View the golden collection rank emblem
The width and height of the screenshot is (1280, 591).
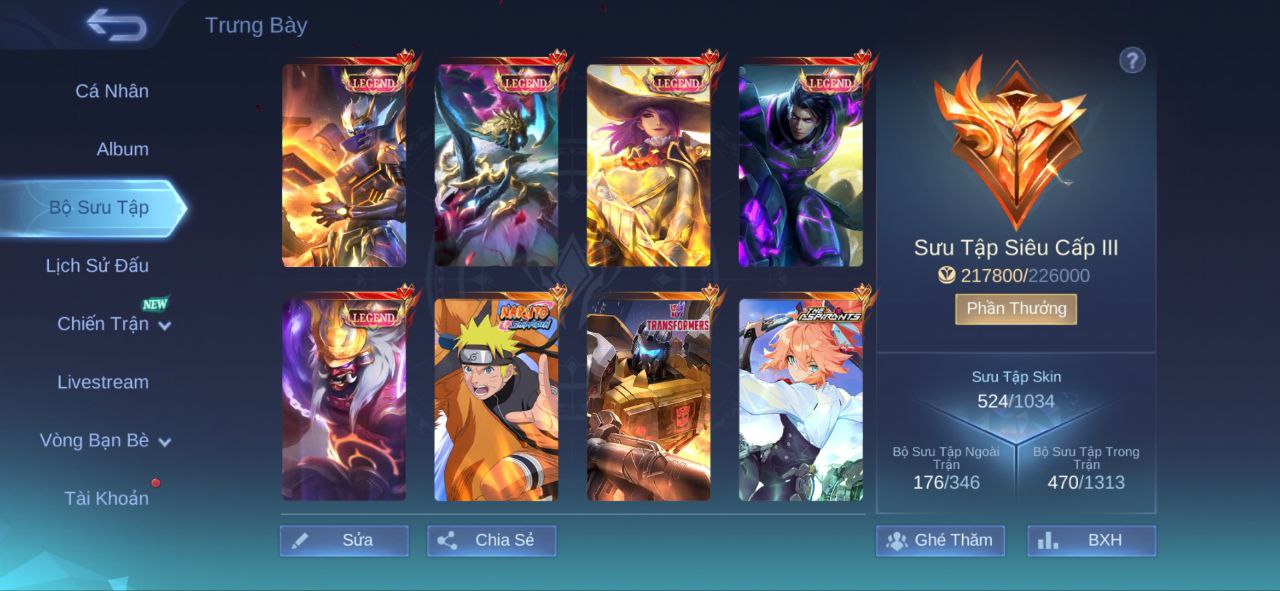[x=1009, y=140]
